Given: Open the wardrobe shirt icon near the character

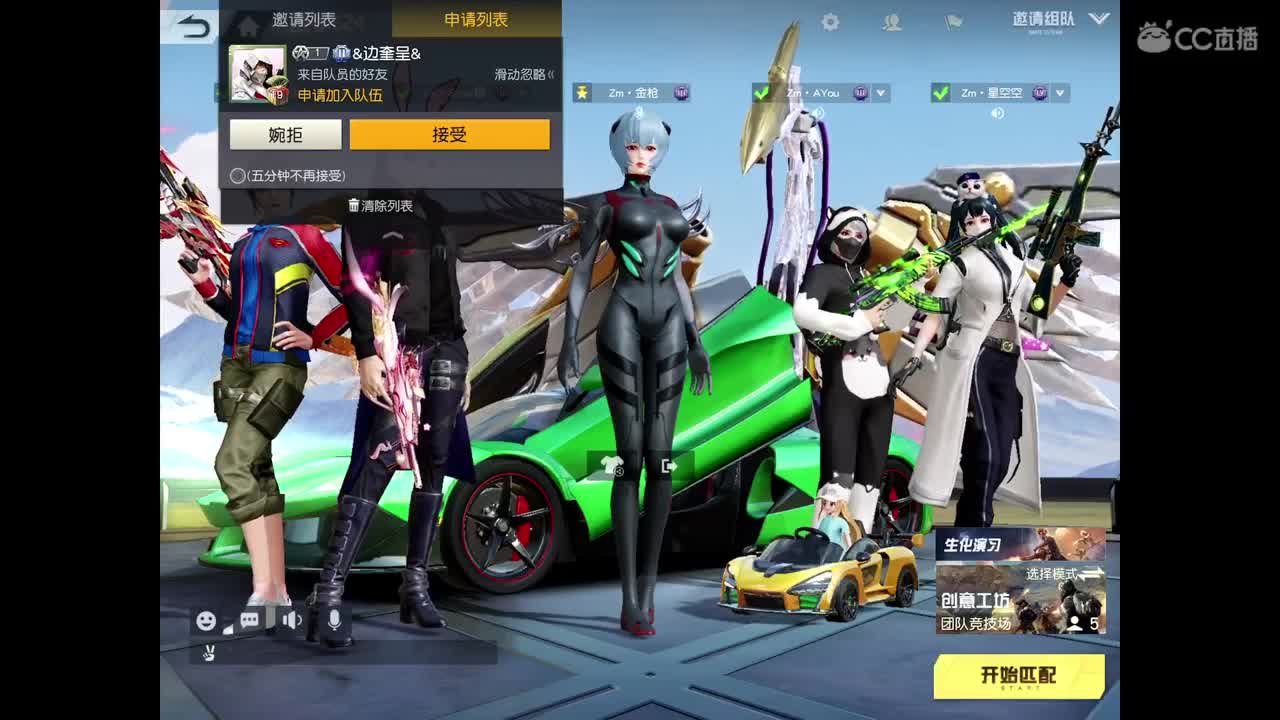Looking at the screenshot, I should tap(614, 463).
